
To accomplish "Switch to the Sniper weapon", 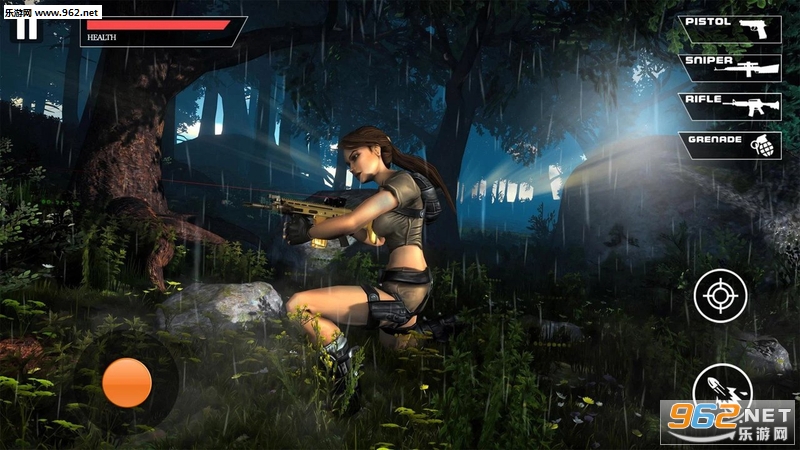I will 730,67.
